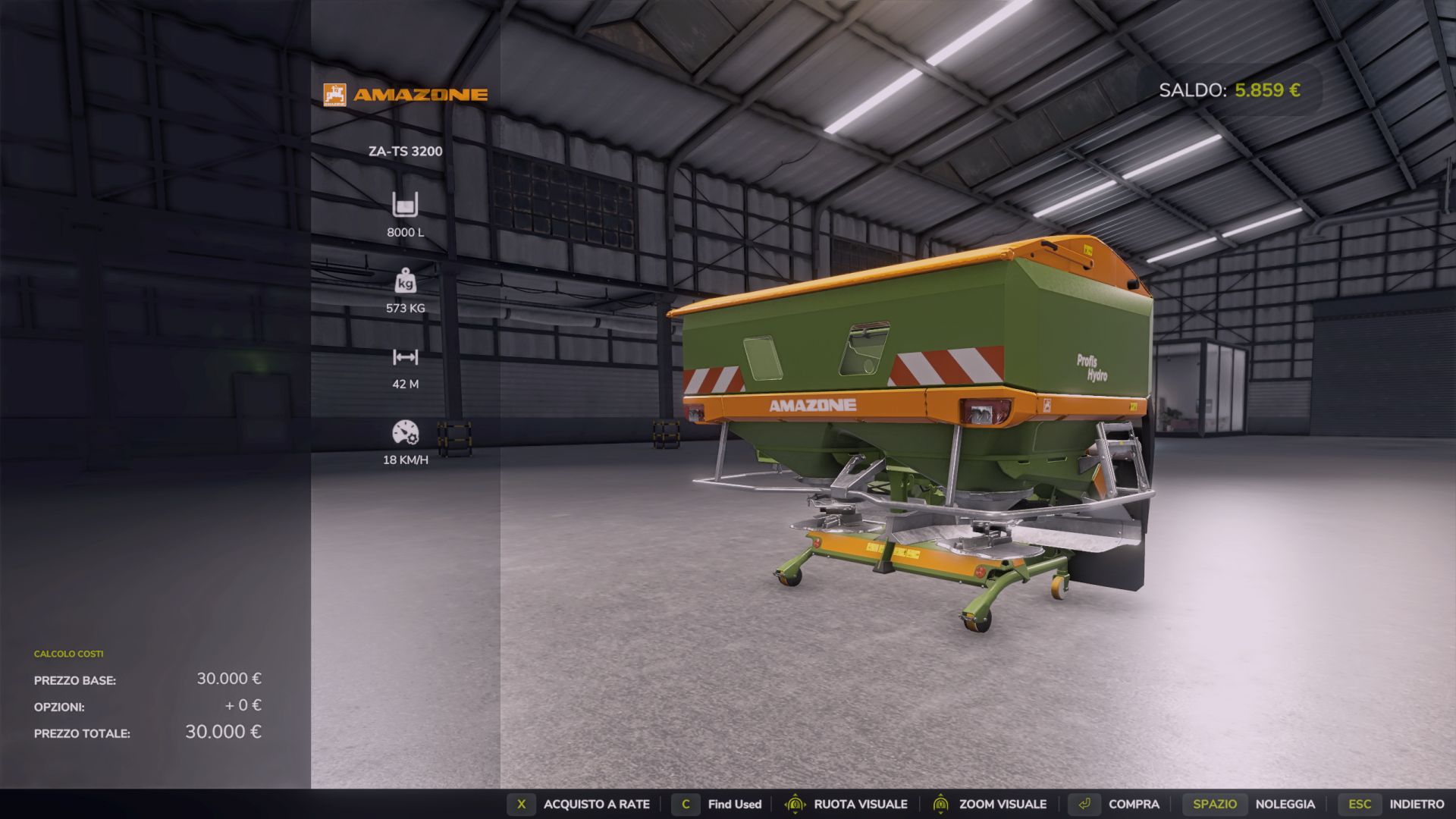Enable NOLEGGIA rental mode

click(x=1286, y=804)
